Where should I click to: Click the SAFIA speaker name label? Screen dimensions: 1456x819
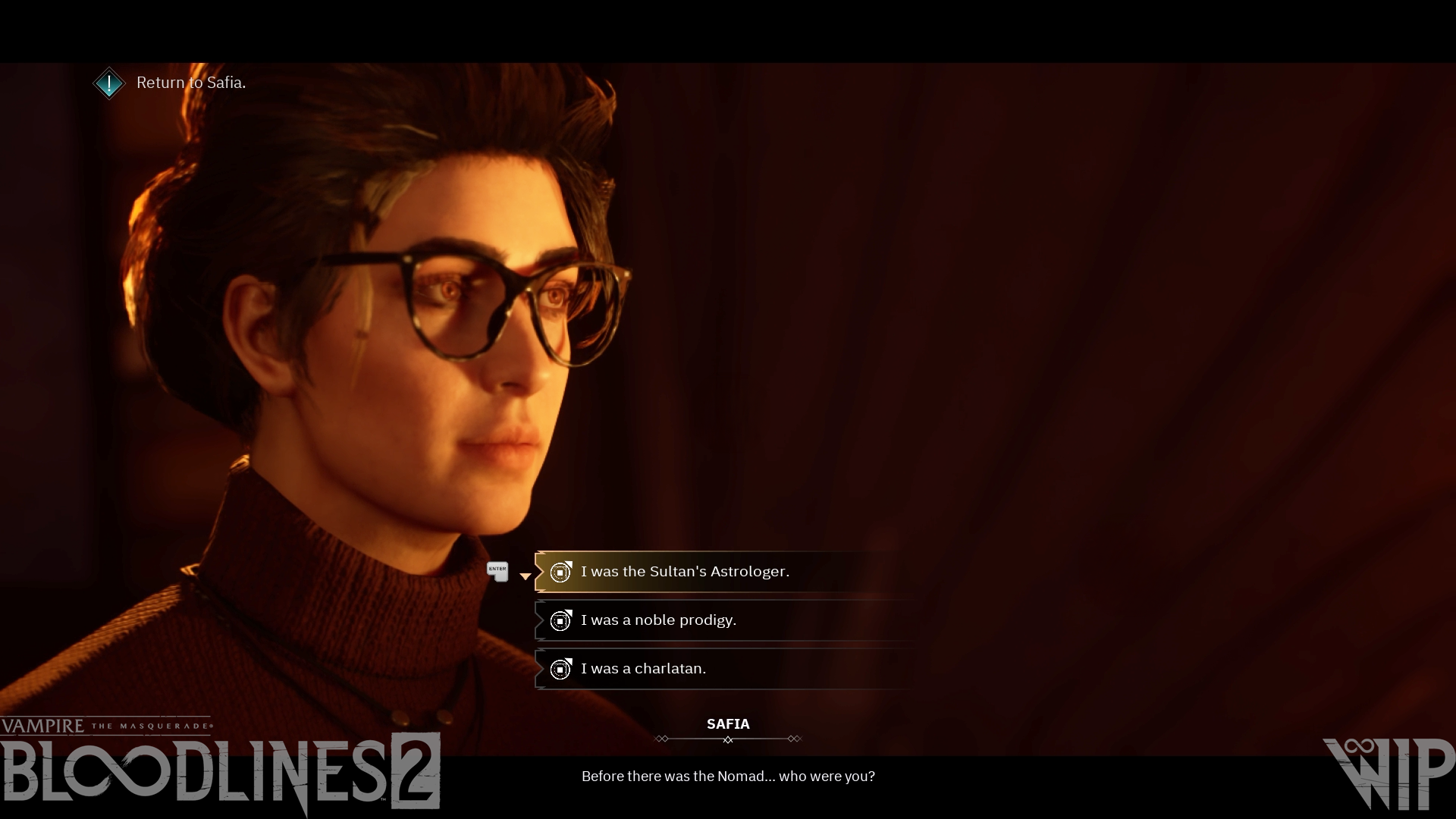point(727,724)
